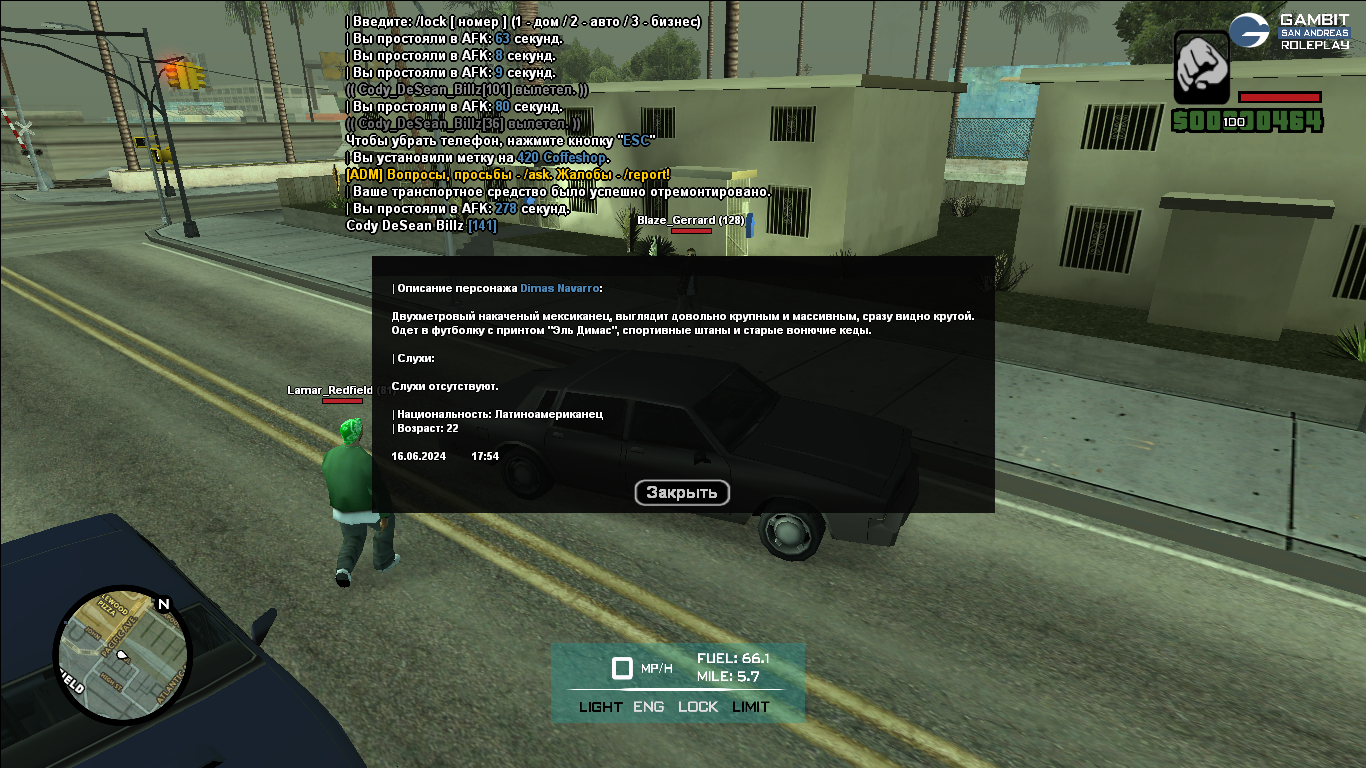
Task: Click the Dimas Navarro name link
Action: (559, 288)
